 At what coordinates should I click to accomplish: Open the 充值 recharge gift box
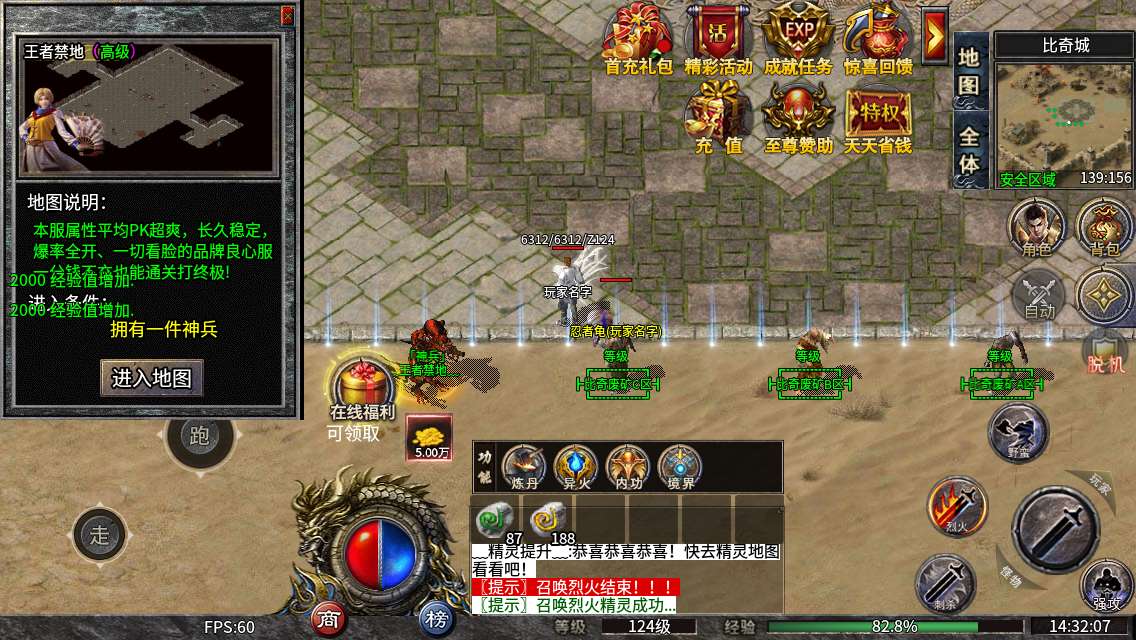(x=719, y=117)
